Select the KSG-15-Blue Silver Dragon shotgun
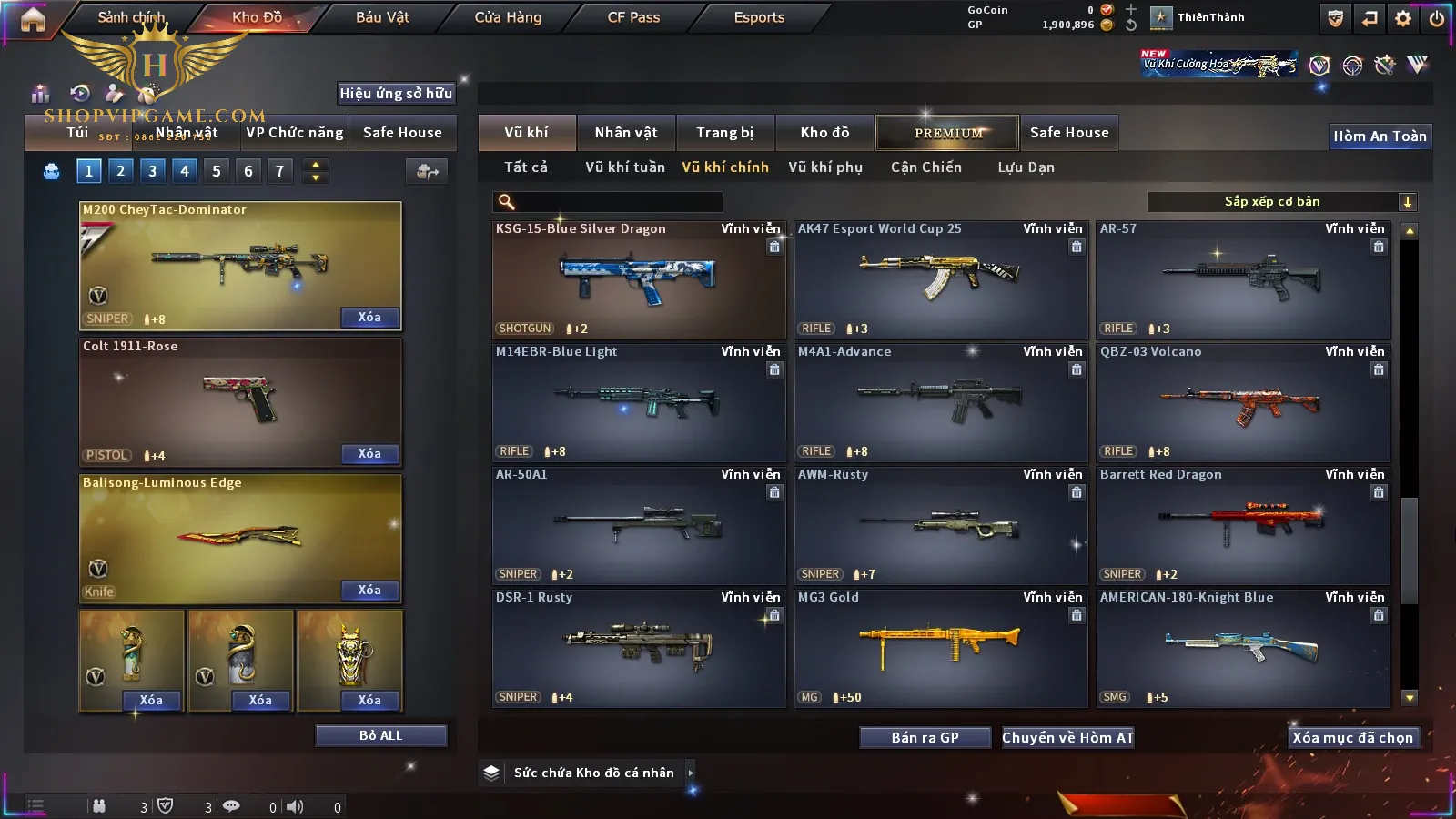1456x819 pixels. (x=638, y=279)
